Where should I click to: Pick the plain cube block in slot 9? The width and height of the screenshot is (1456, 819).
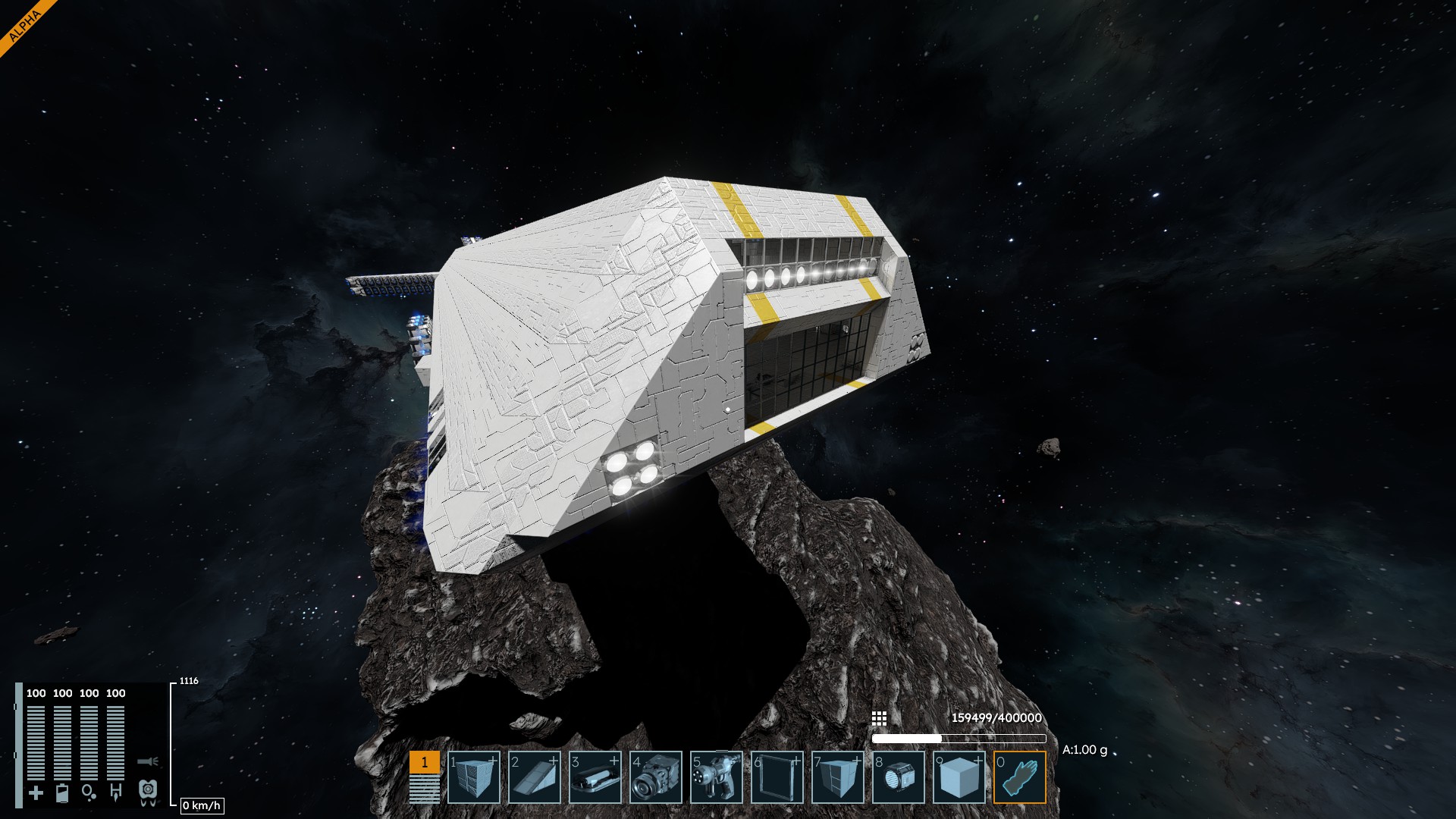959,777
